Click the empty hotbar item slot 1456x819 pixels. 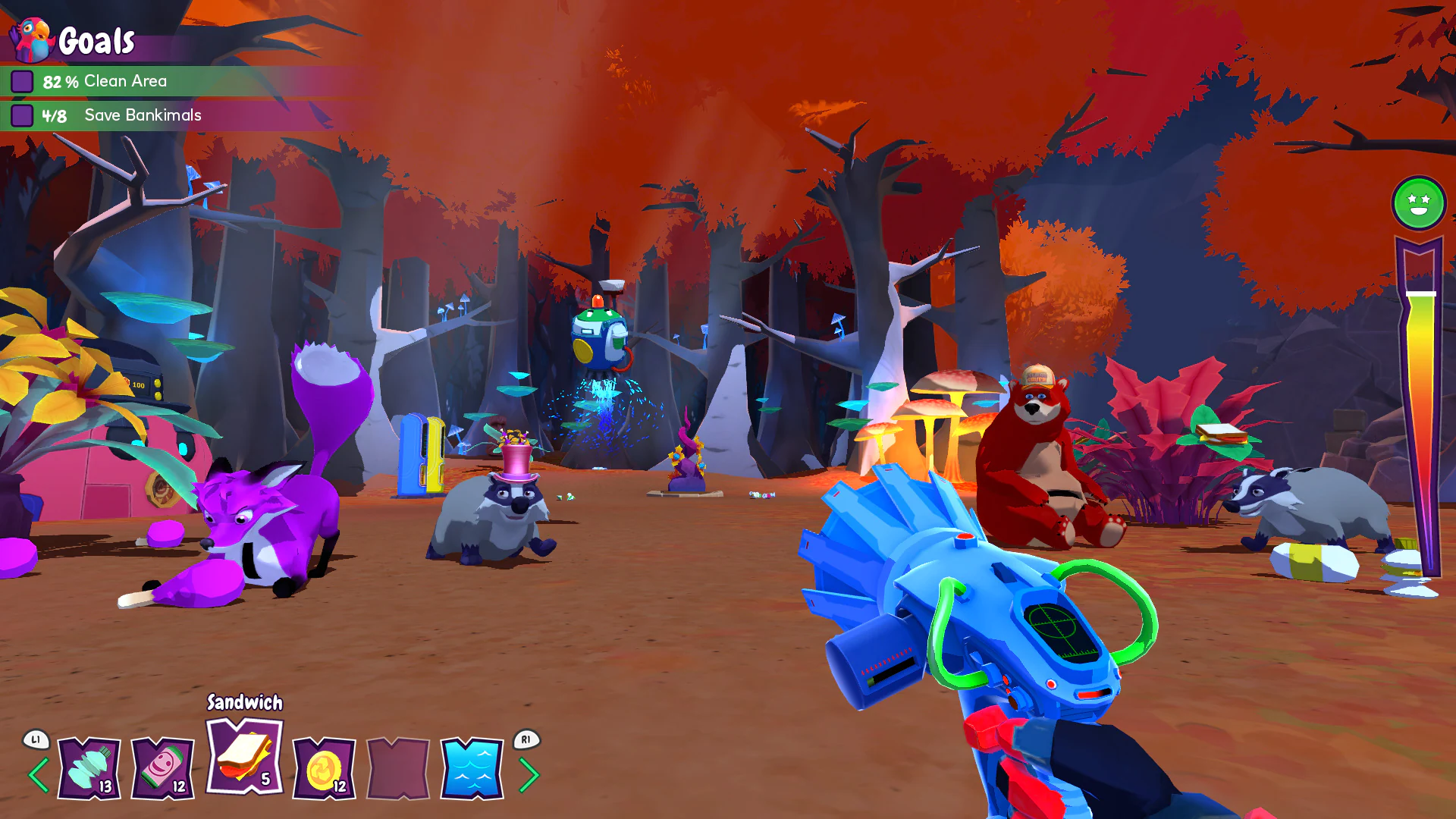pos(397,766)
